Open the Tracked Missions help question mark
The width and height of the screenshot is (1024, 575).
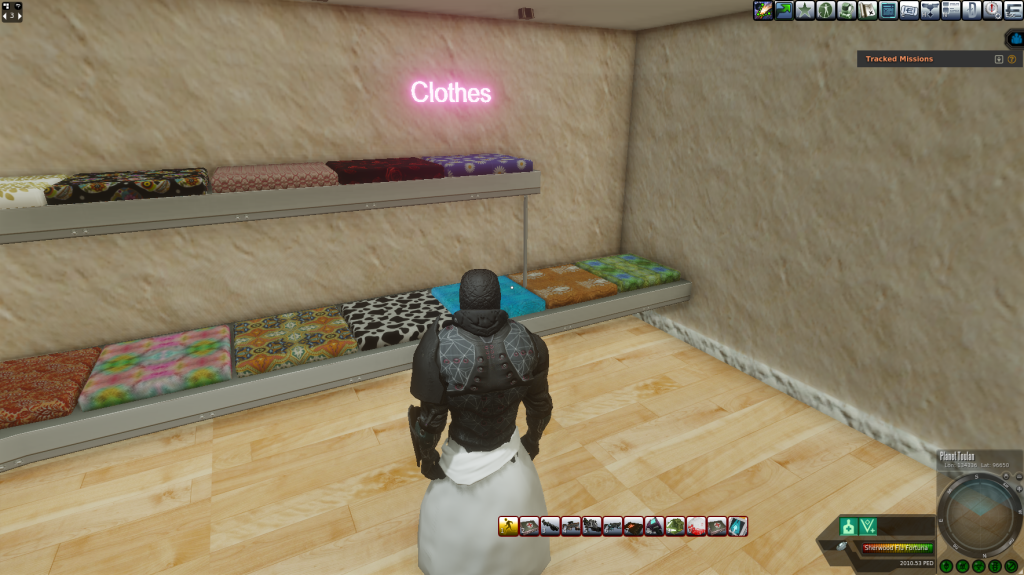coord(1011,59)
